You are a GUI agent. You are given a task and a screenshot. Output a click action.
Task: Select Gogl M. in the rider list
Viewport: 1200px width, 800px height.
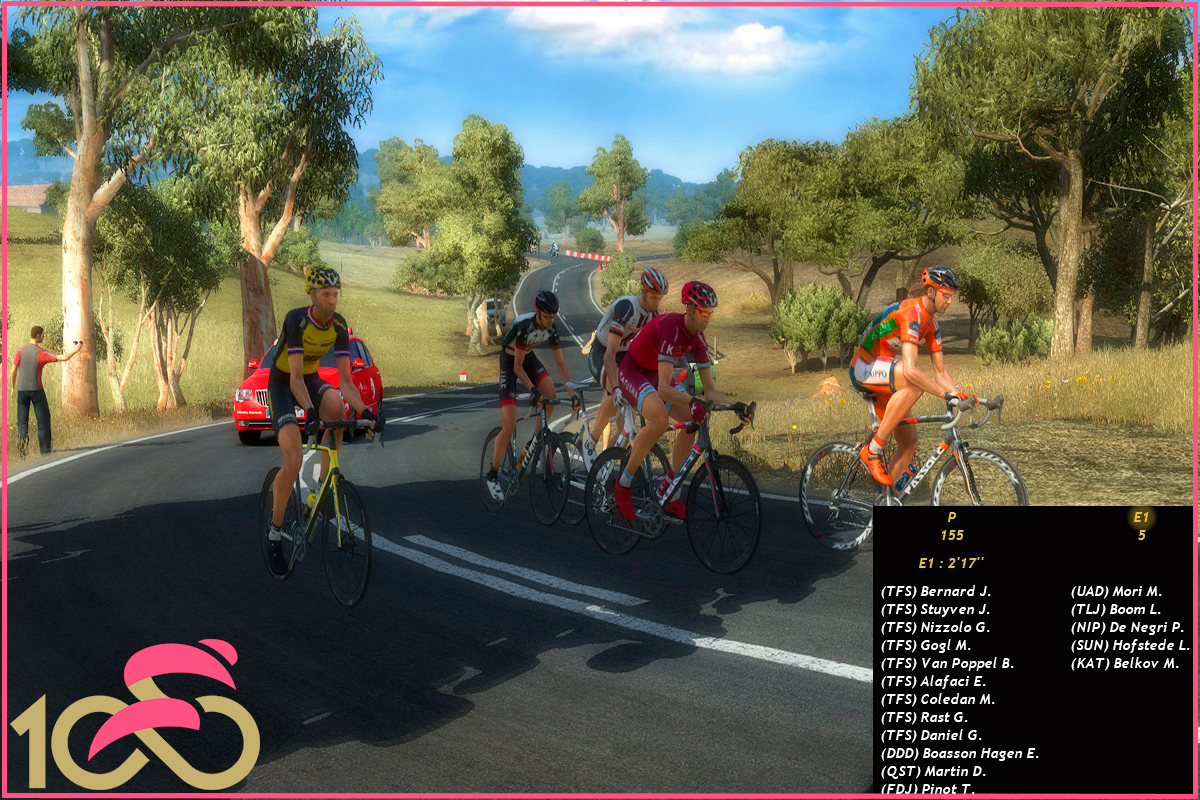pos(926,645)
